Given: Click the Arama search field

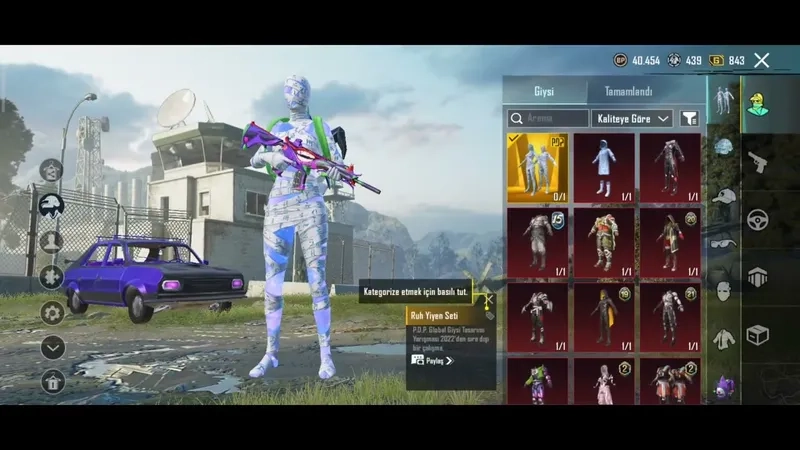Looking at the screenshot, I should tap(546, 119).
